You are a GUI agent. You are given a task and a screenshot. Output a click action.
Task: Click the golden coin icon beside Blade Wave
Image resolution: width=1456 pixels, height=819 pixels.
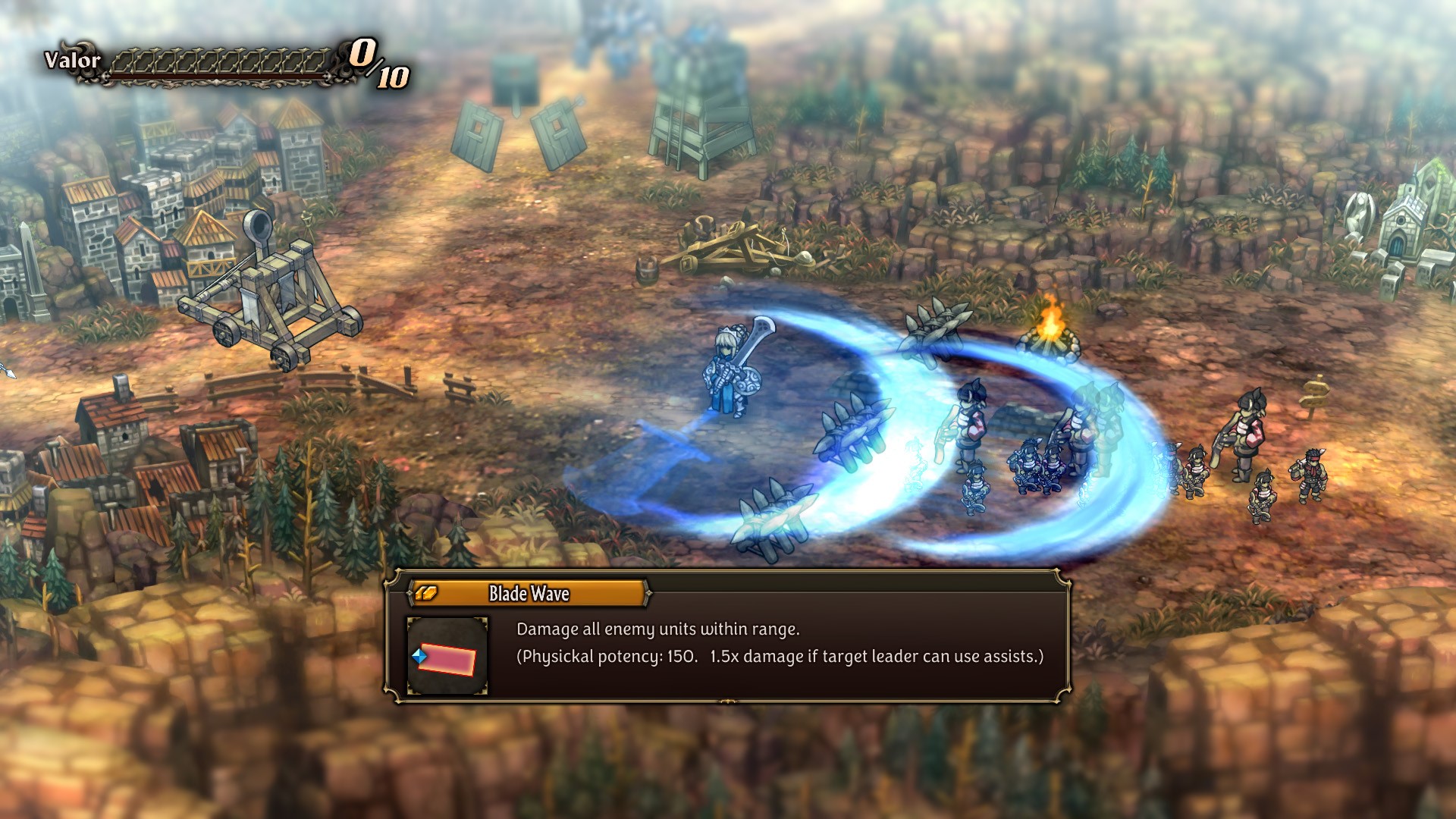click(427, 595)
